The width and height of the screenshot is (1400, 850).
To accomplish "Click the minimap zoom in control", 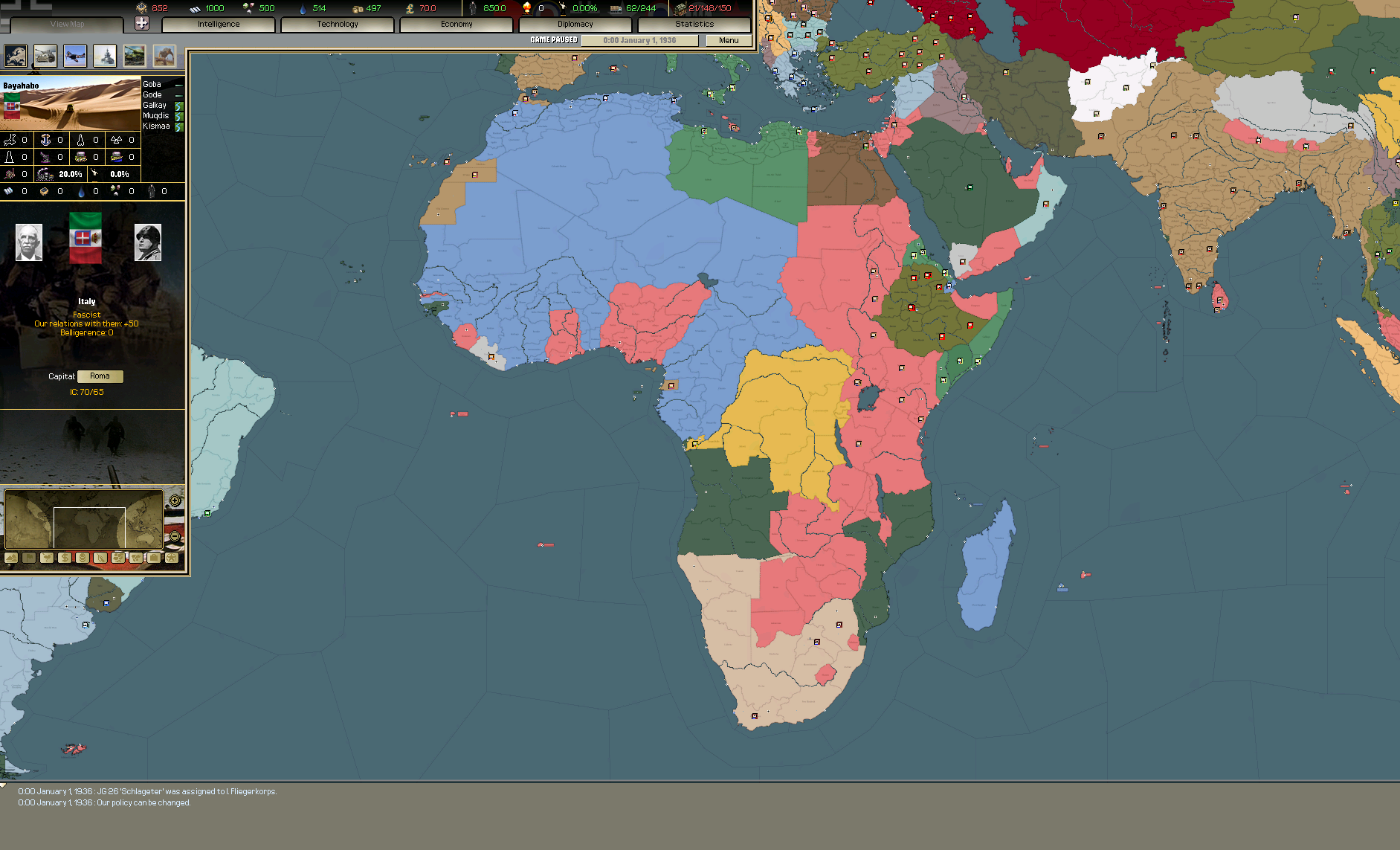I will 175,501.
